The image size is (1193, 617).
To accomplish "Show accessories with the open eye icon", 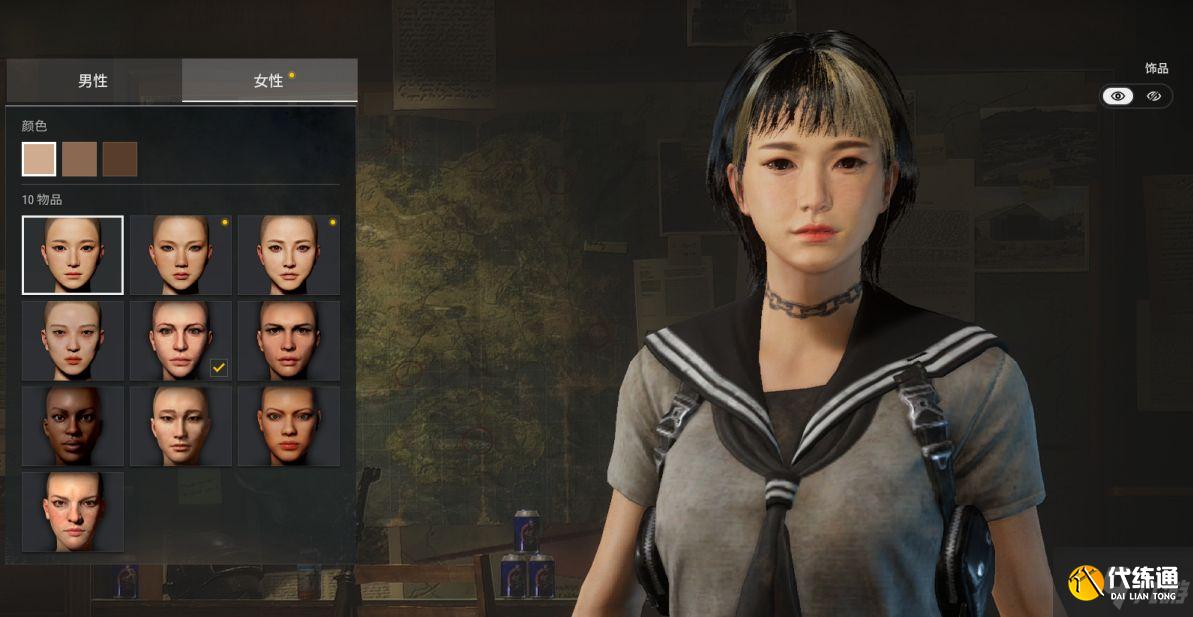I will [1118, 96].
